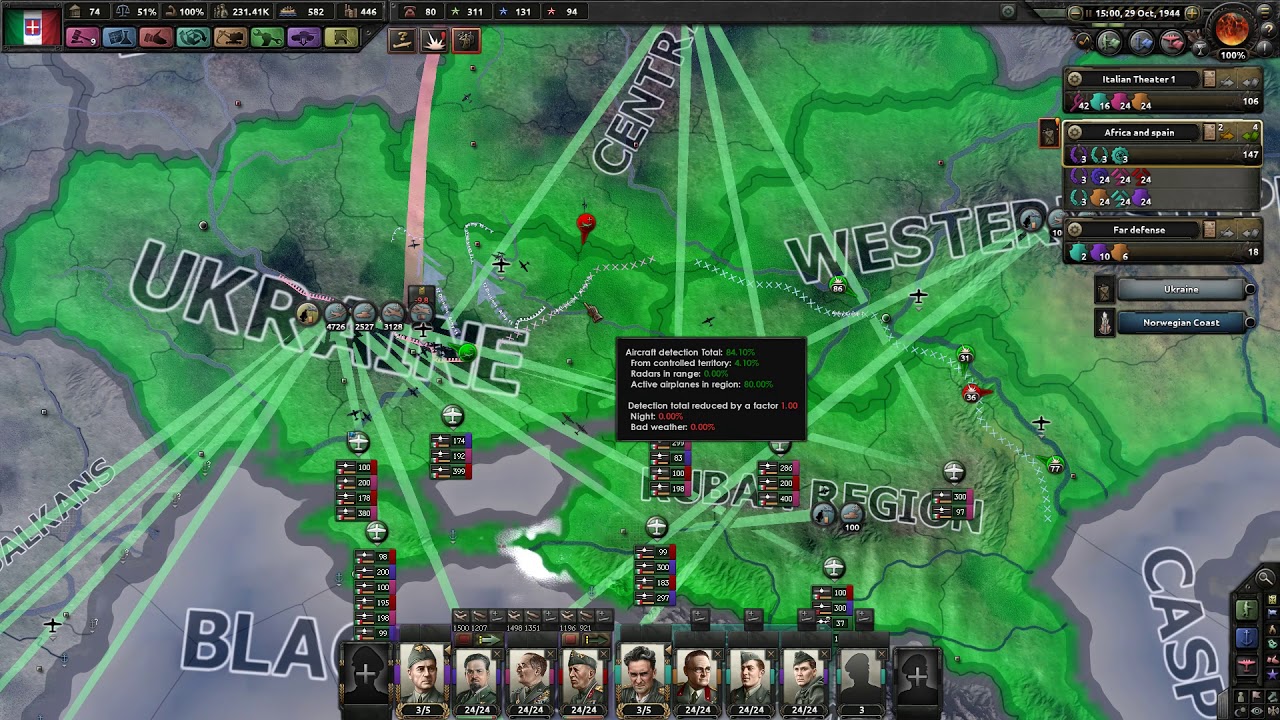Toggle the selection circle next to Ukraine region
This screenshot has height=720, width=1280.
coord(1251,290)
